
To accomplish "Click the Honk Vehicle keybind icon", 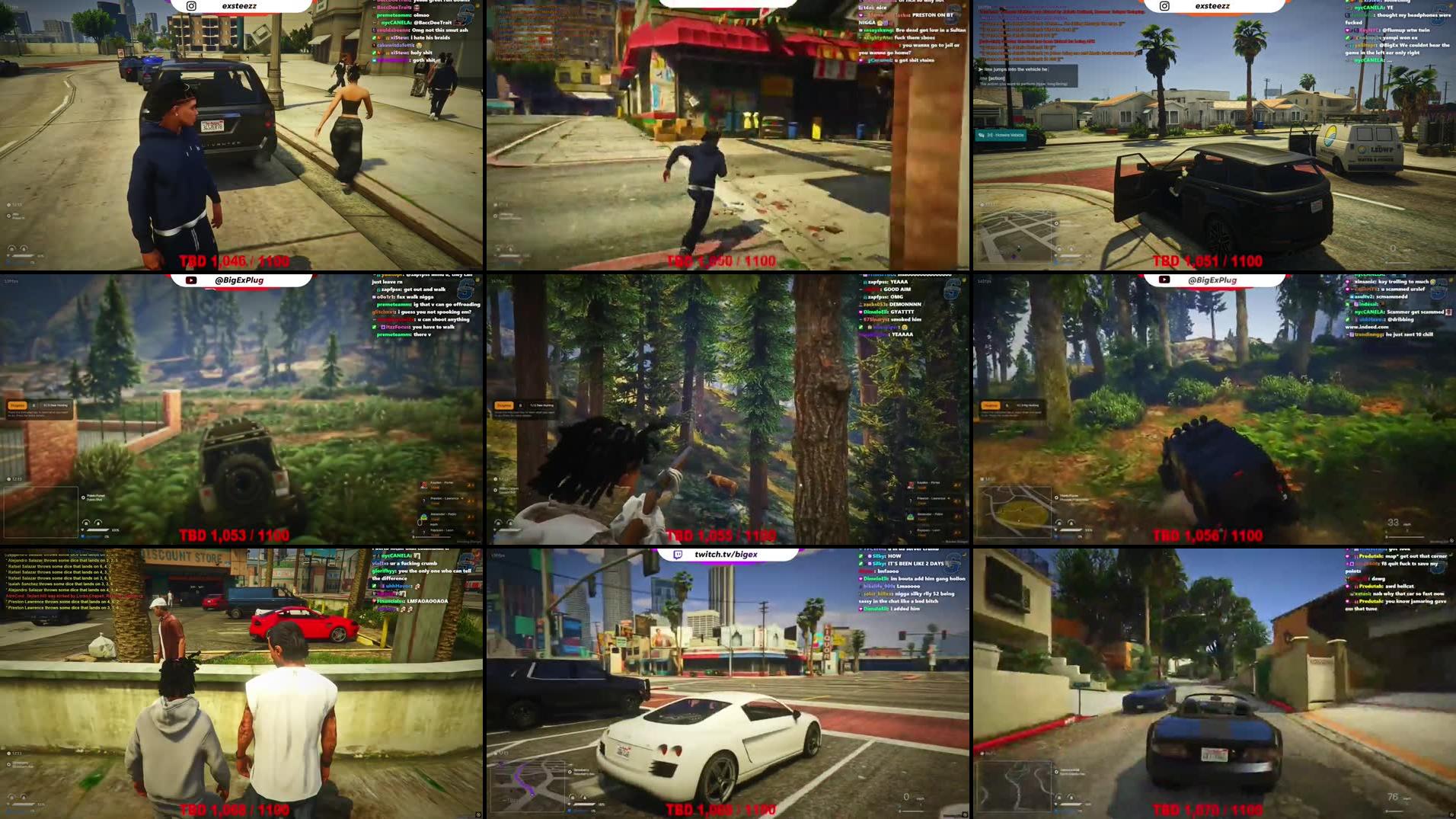I will pos(982,134).
